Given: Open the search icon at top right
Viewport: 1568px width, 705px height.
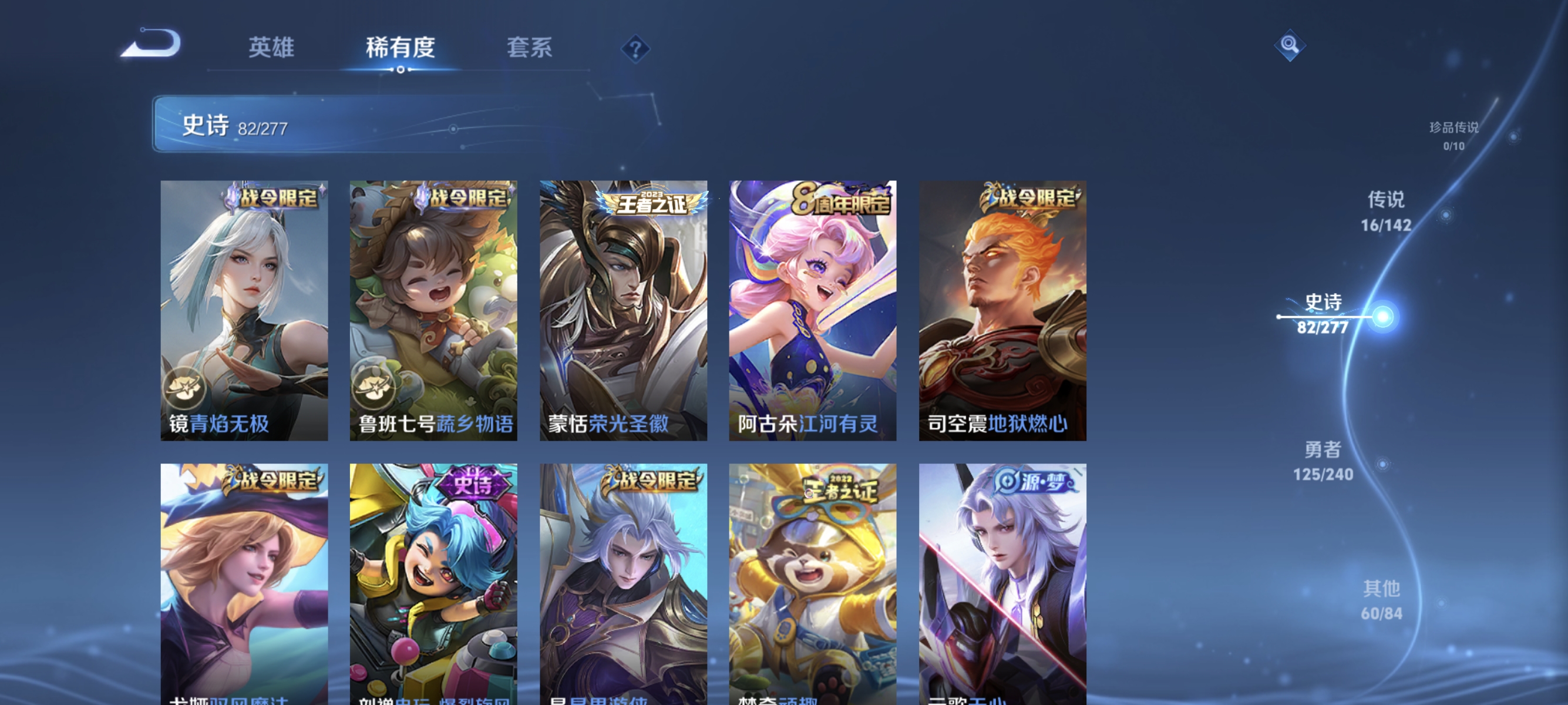Looking at the screenshot, I should point(1290,46).
